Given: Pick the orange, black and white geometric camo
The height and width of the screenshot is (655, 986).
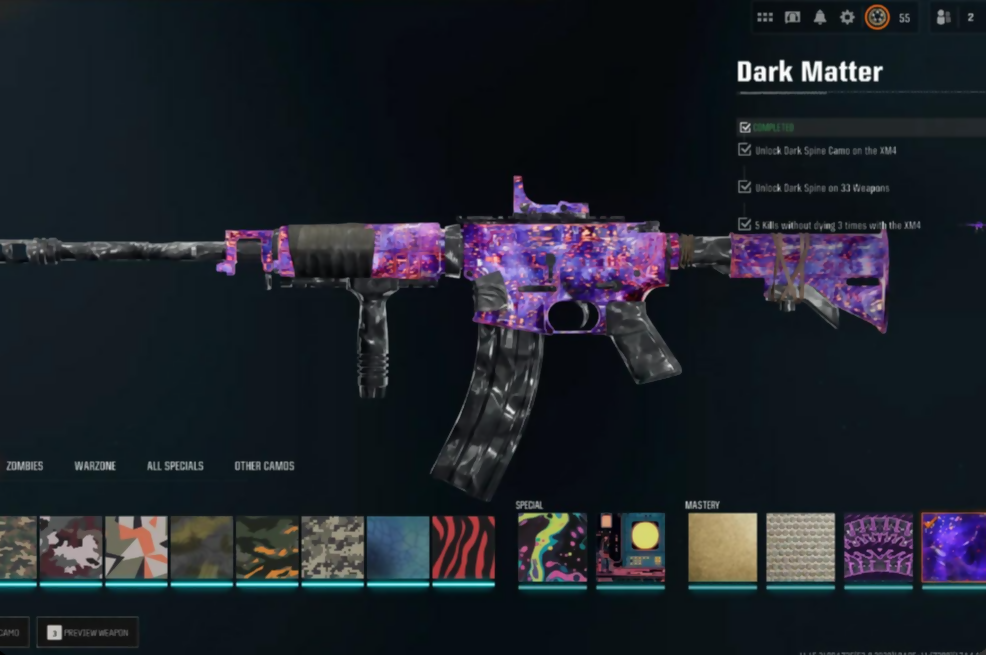Looking at the screenshot, I should coord(136,547).
